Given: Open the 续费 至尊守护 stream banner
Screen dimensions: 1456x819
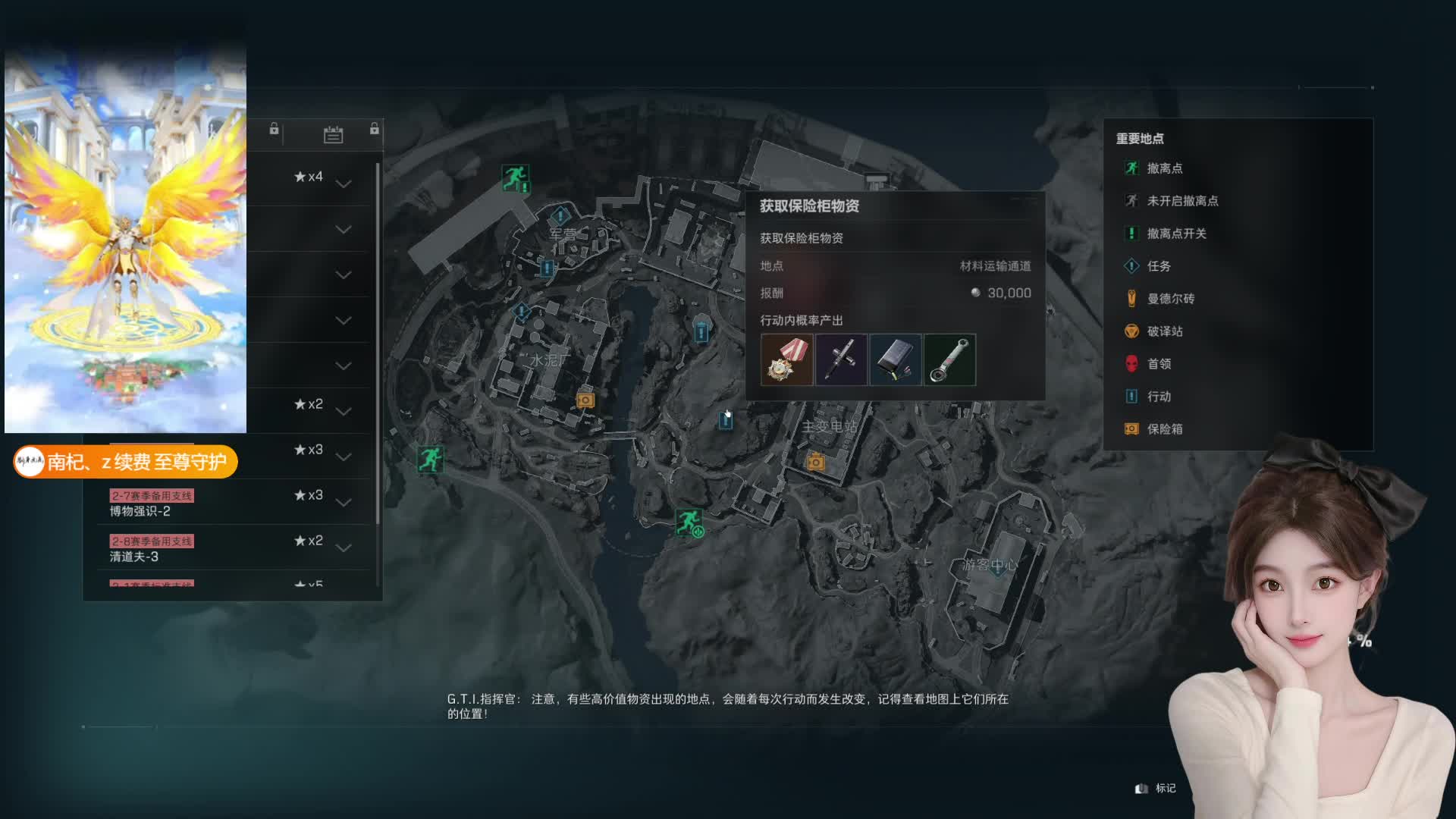Looking at the screenshot, I should 126,462.
